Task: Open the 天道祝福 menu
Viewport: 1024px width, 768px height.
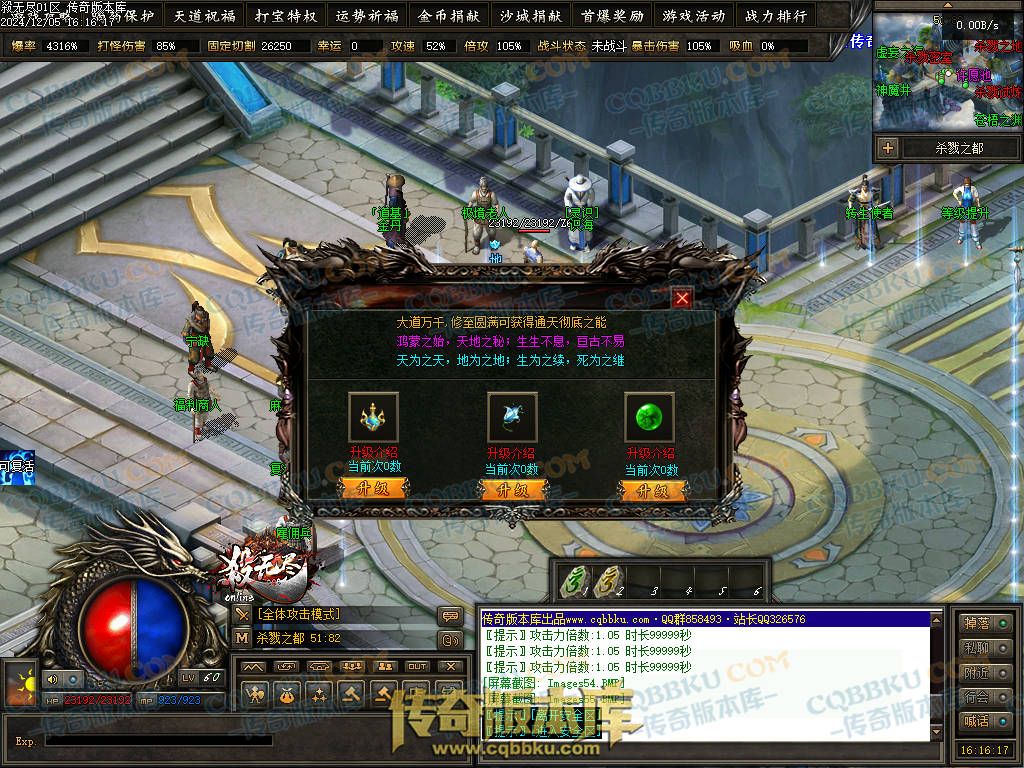Action: pyautogui.click(x=205, y=16)
